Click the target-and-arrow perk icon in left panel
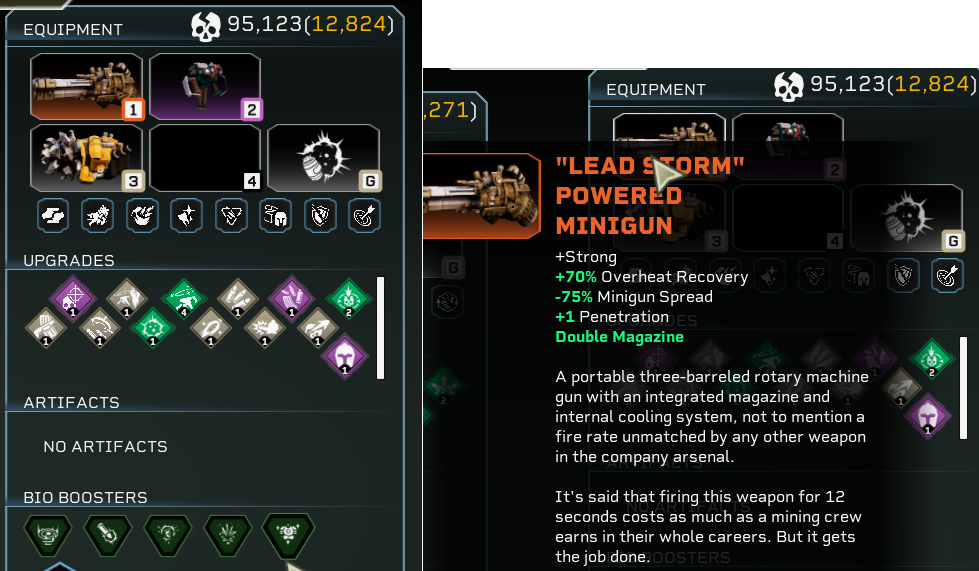 (365, 215)
